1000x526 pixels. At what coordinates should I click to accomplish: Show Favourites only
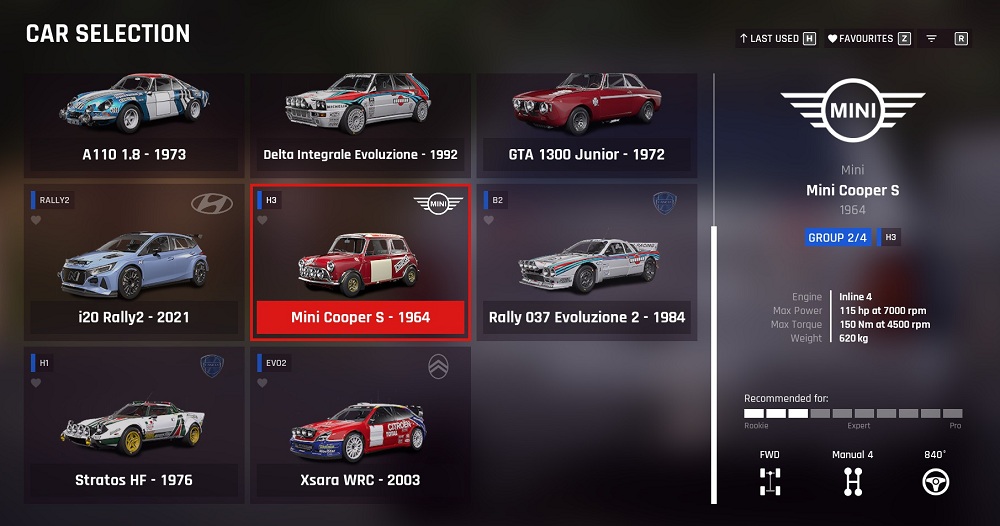(x=868, y=39)
